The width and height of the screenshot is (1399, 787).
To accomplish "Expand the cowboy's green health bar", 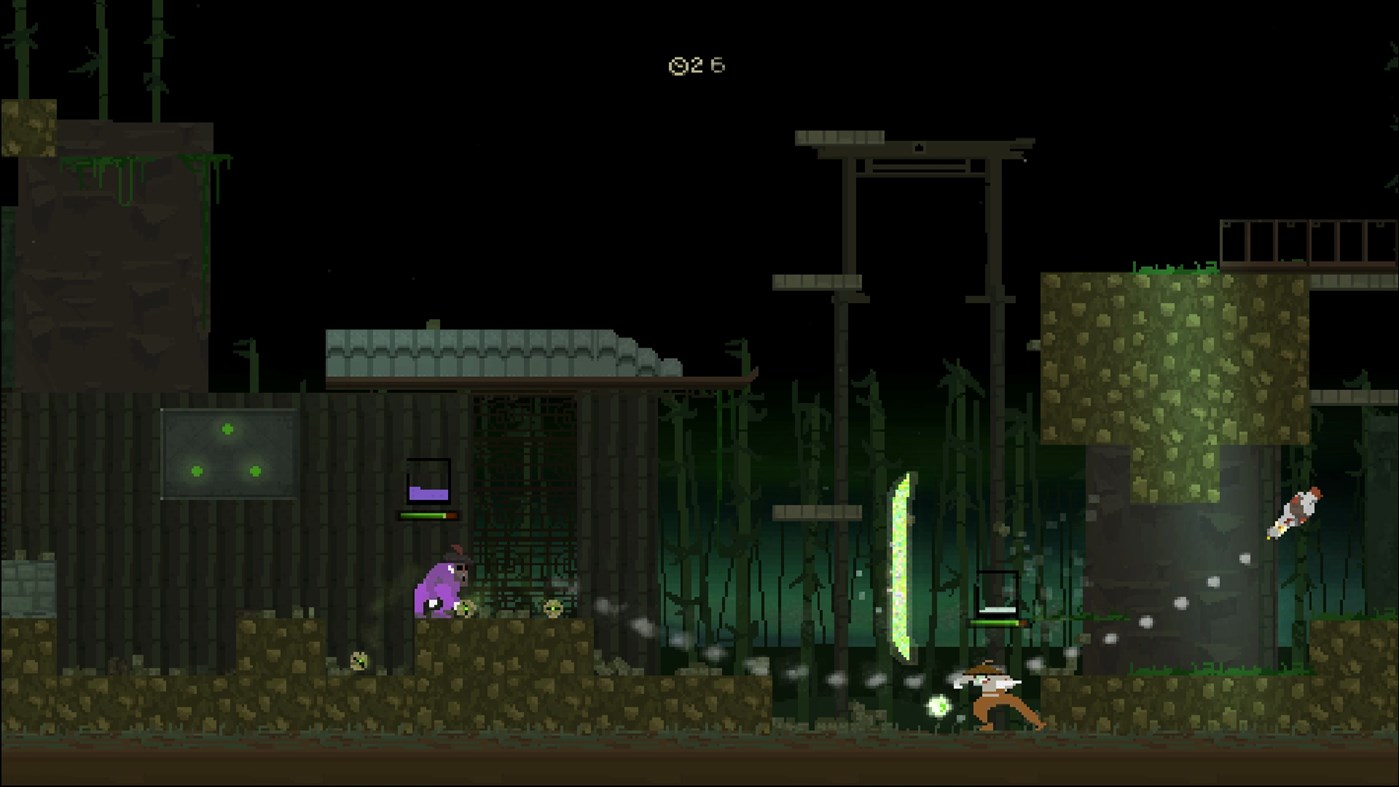I will [x=992, y=622].
